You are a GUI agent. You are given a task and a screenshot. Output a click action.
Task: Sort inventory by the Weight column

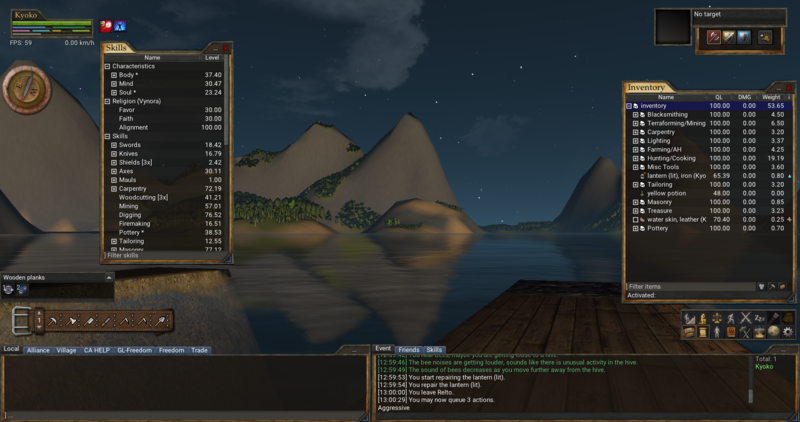[x=772, y=97]
